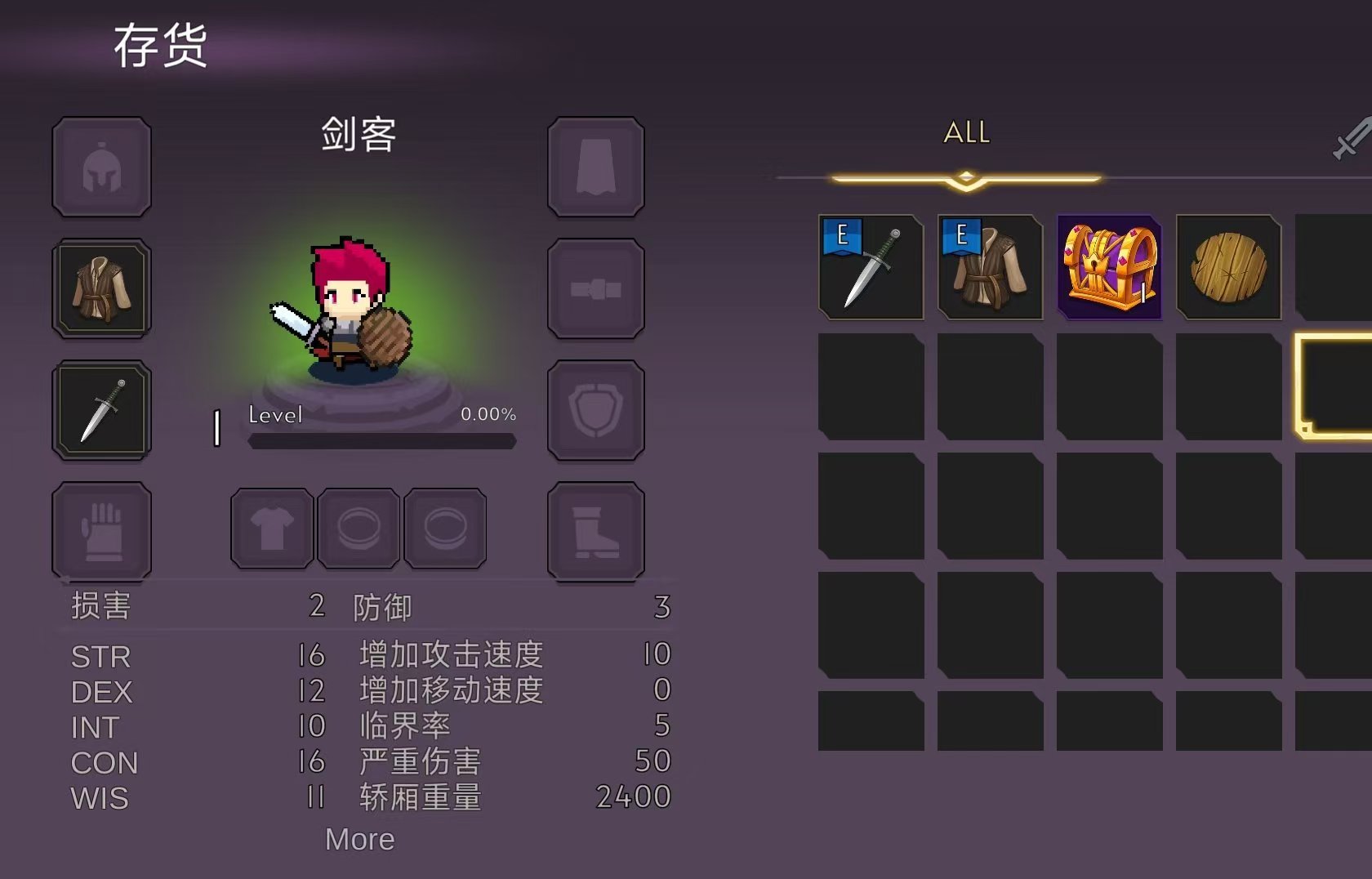Select the boots equipment slot
1372x879 pixels.
click(x=595, y=531)
